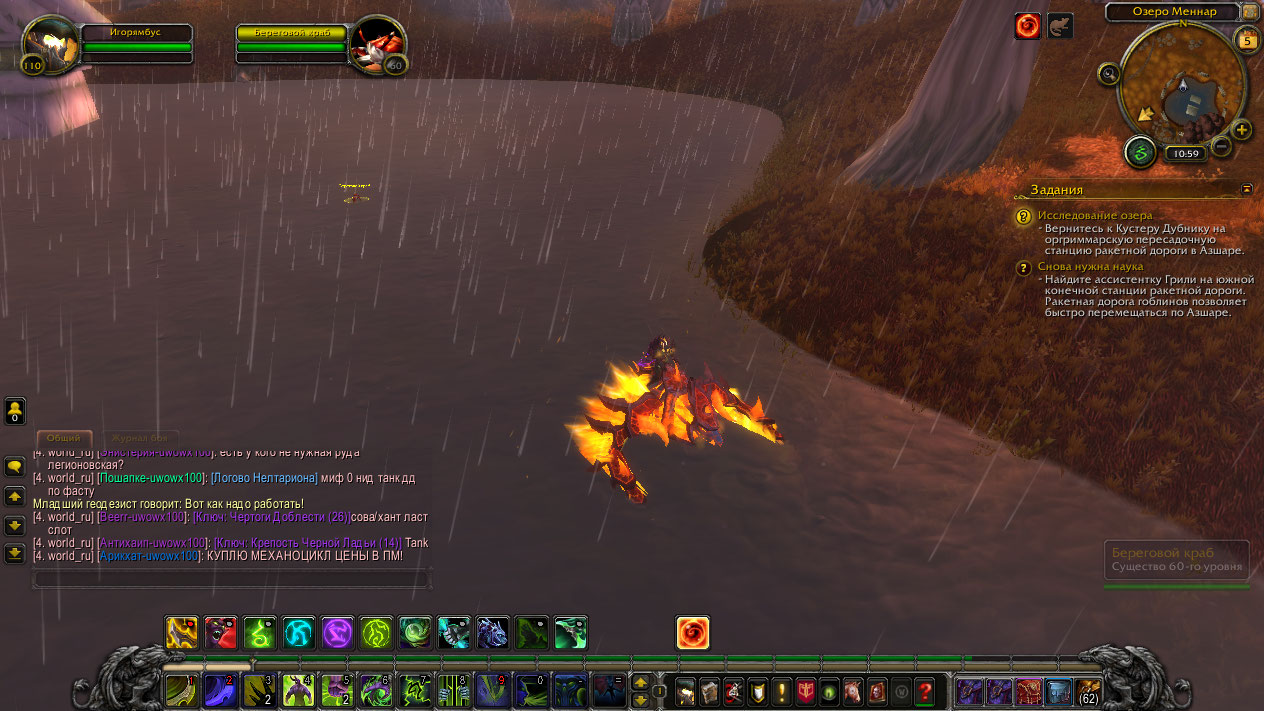This screenshot has width=1264, height=711.
Task: Collapse the Задания quest tracker
Action: point(1246,188)
